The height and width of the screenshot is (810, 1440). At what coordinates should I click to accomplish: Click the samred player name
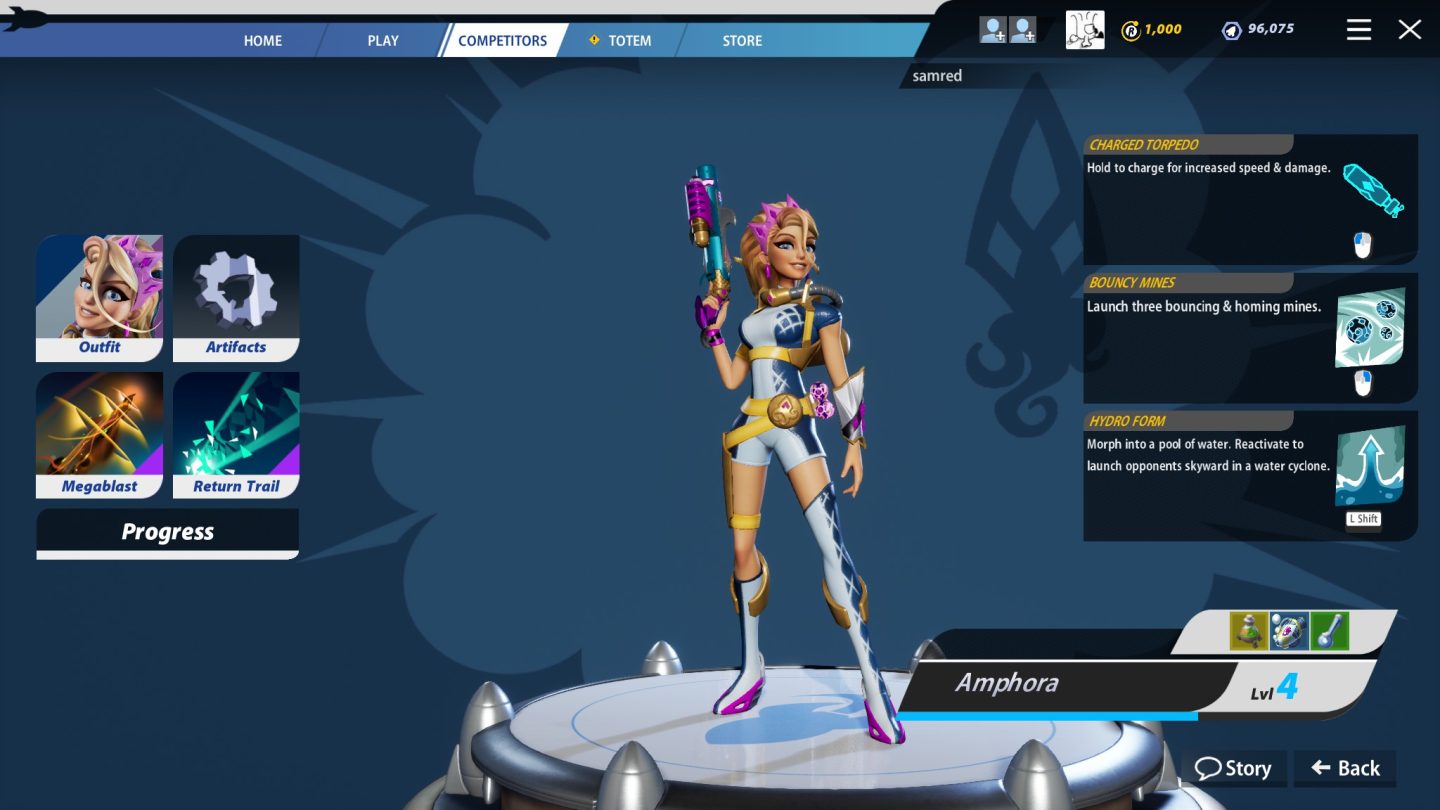[937, 75]
